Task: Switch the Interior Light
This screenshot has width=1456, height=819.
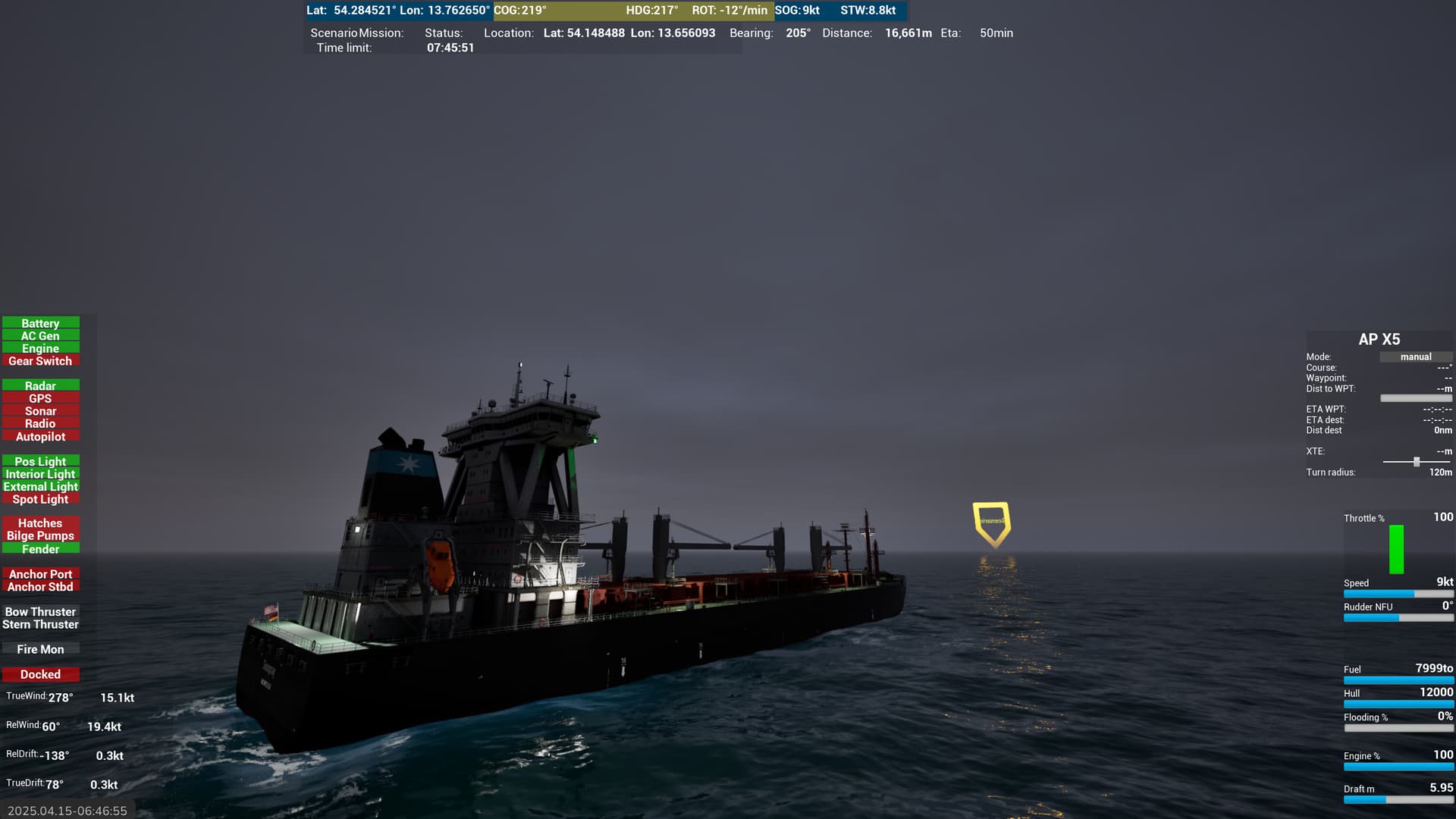Action: 40,474
